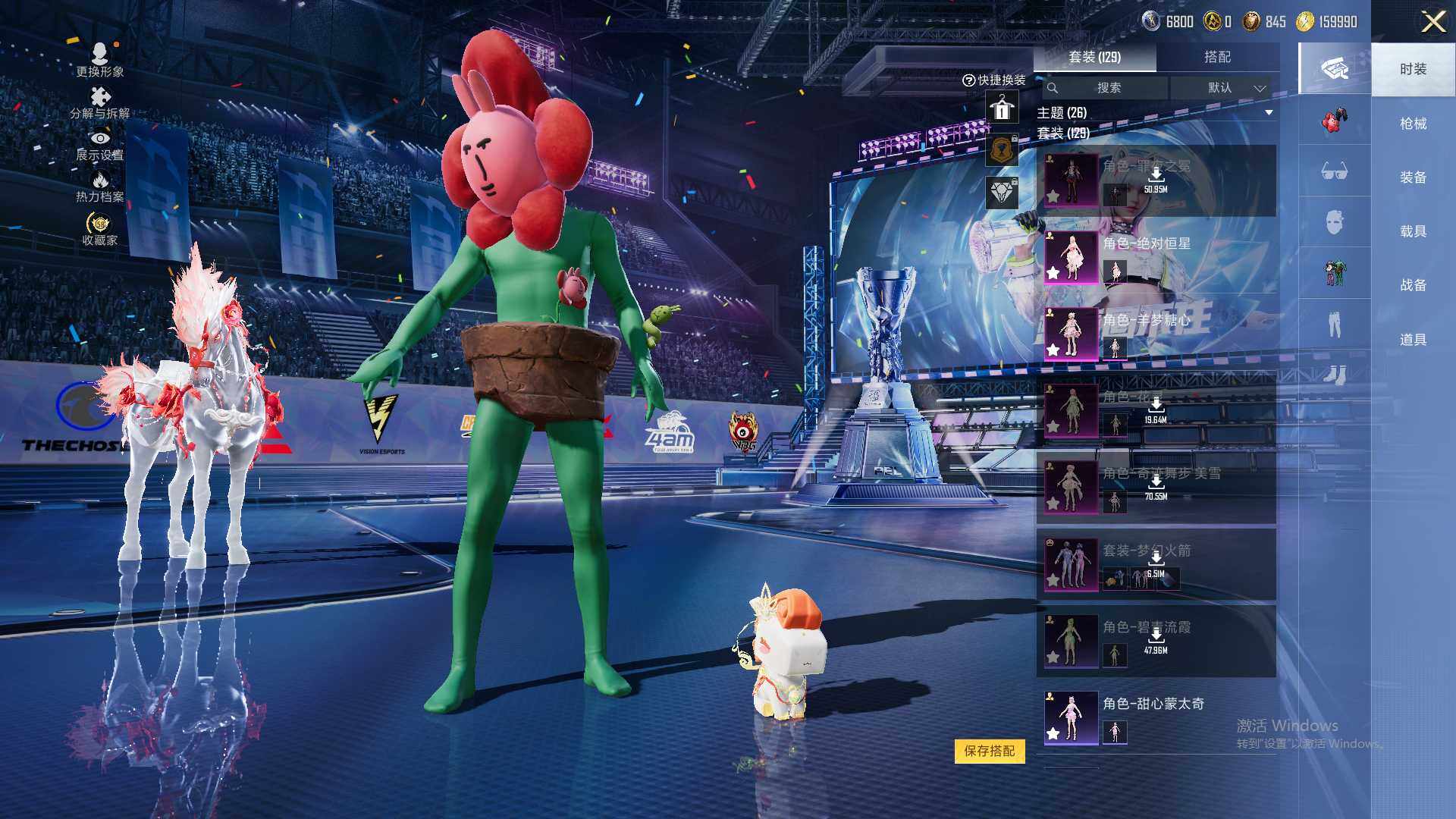Open the 收藏家 collector page
The width and height of the screenshot is (1456, 819).
[x=100, y=229]
